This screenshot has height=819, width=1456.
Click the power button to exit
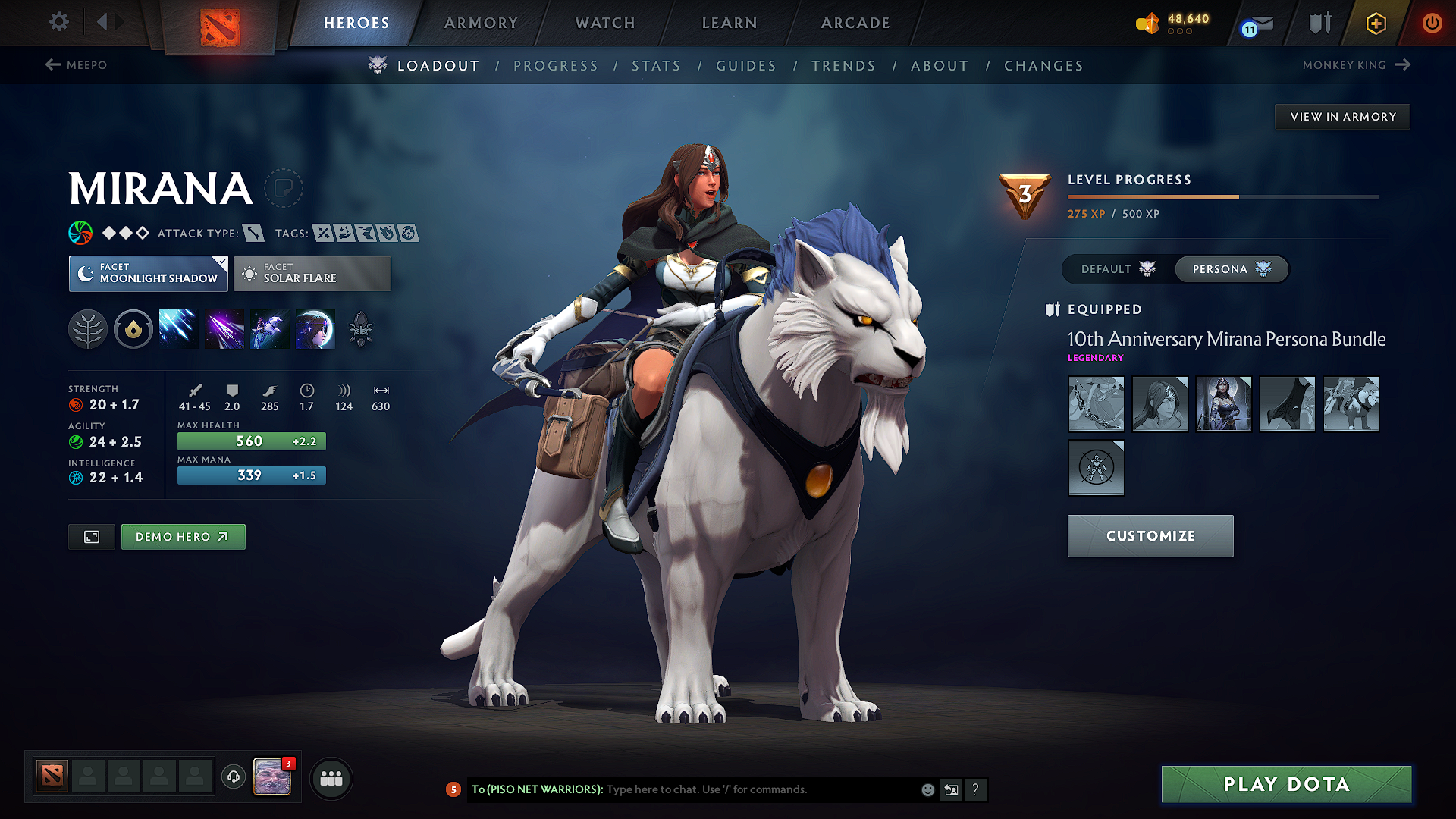point(1432,23)
